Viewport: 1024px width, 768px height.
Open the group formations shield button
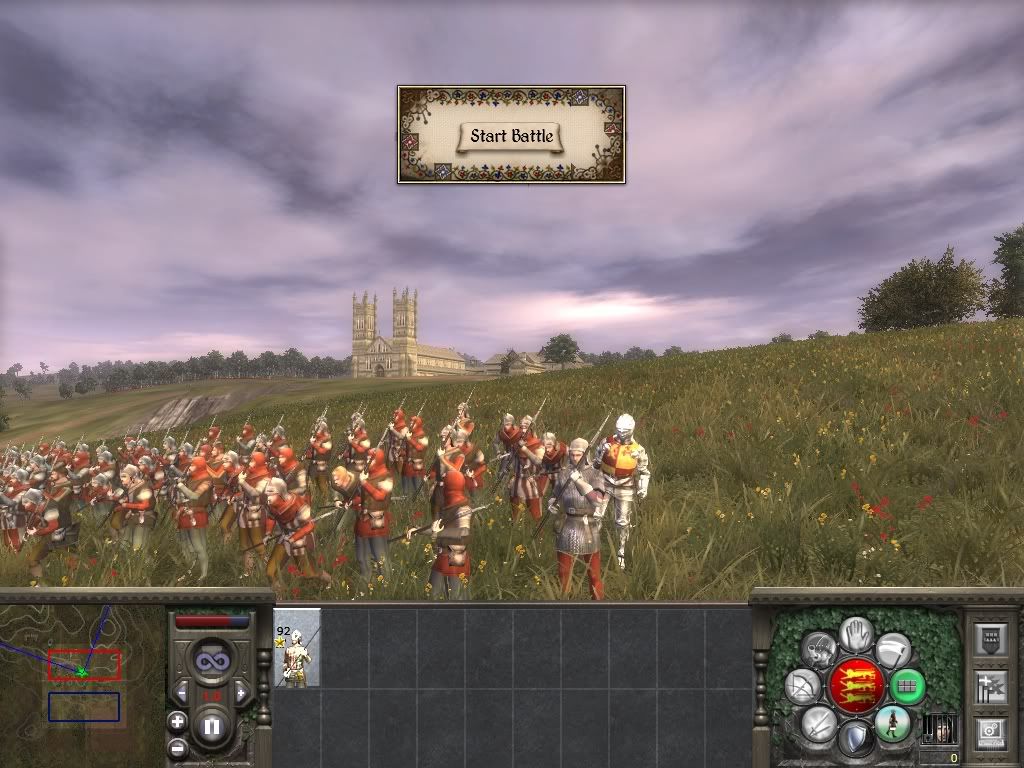[989, 640]
